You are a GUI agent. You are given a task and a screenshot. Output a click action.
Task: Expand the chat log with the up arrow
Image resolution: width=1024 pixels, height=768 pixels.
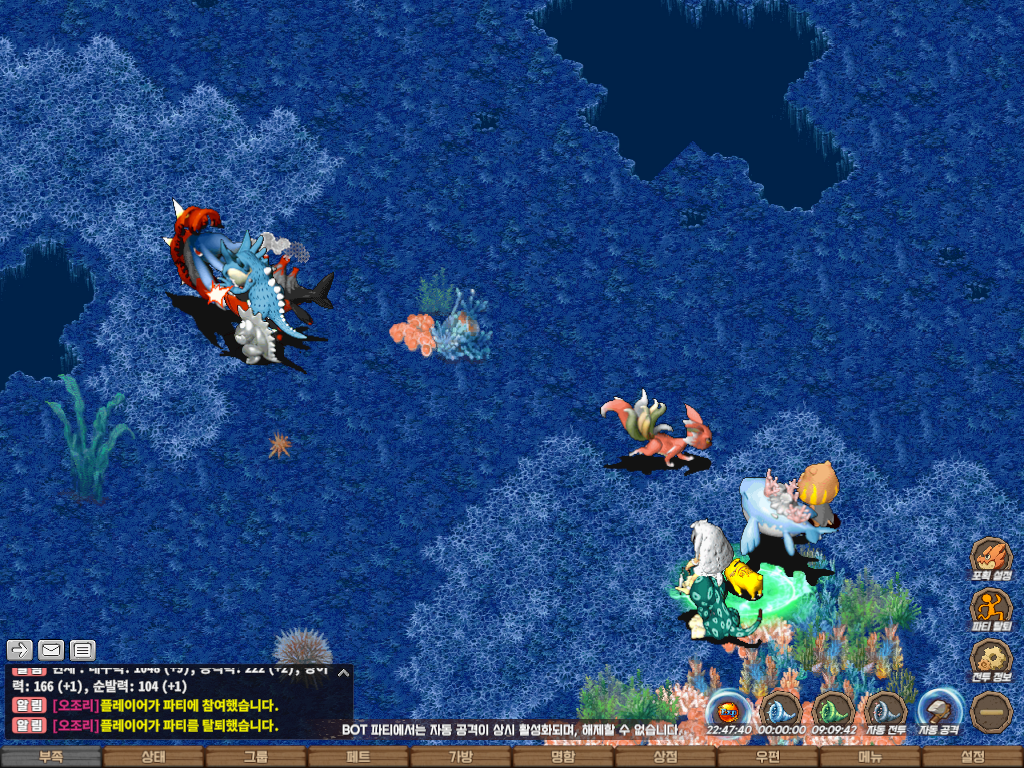click(x=343, y=672)
